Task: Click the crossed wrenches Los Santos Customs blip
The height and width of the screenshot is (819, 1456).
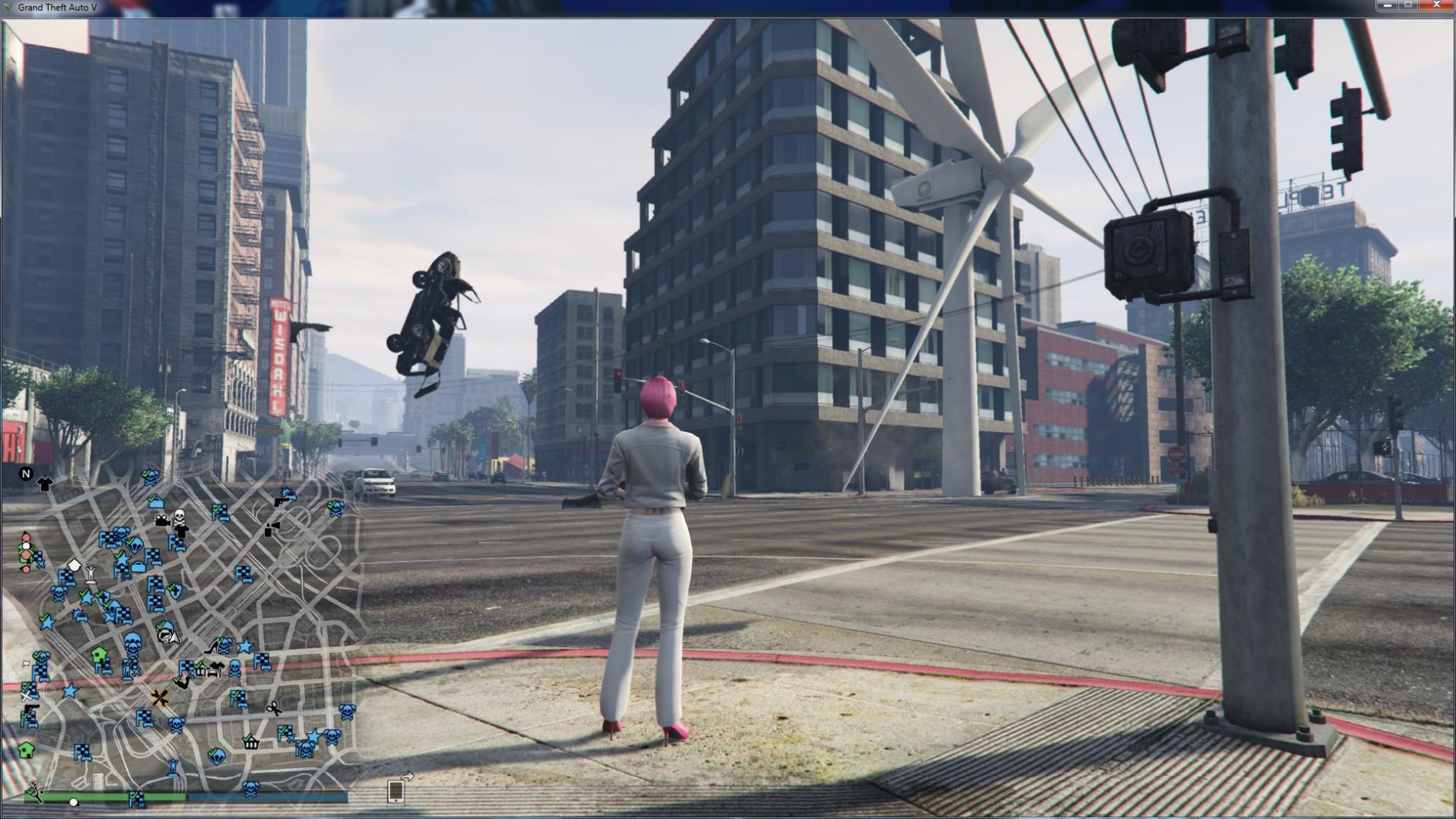Action: 161,698
